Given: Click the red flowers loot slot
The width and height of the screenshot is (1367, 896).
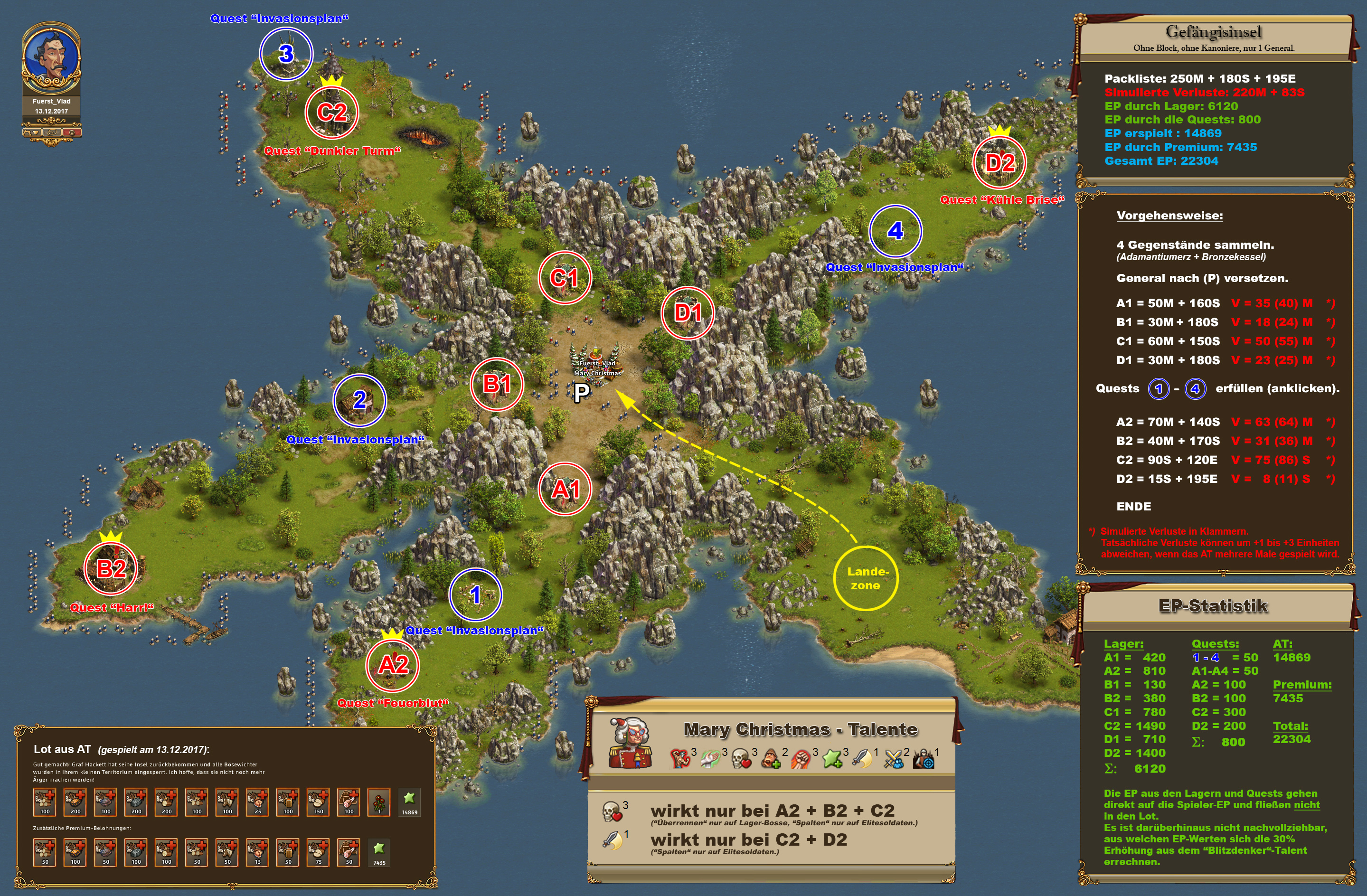Looking at the screenshot, I should [x=379, y=802].
